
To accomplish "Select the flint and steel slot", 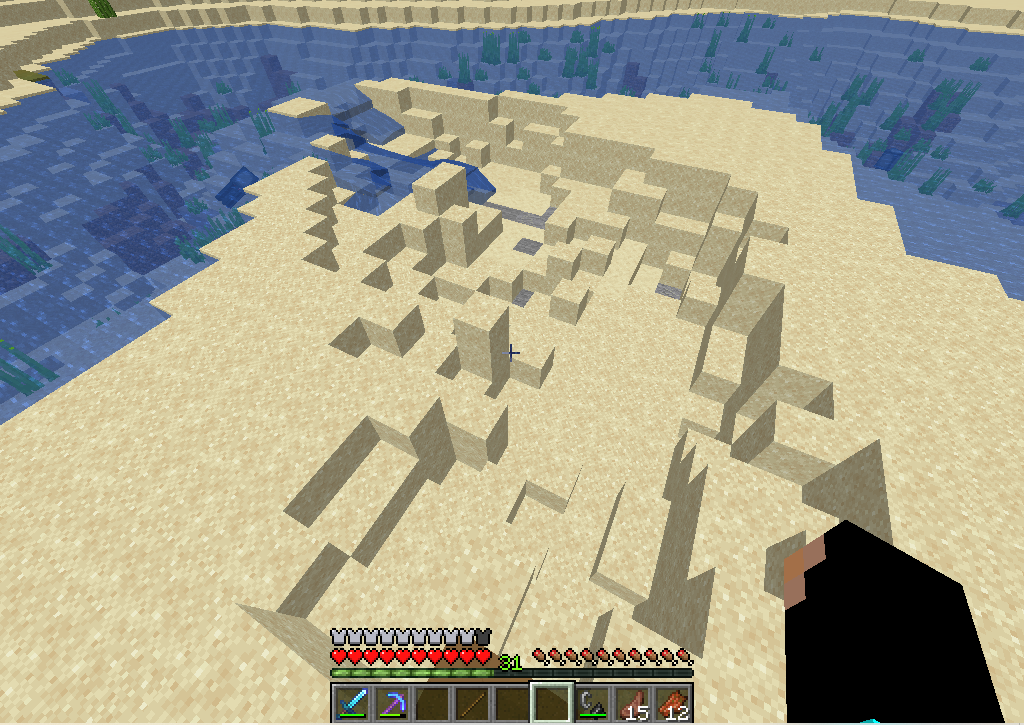I will [x=592, y=702].
